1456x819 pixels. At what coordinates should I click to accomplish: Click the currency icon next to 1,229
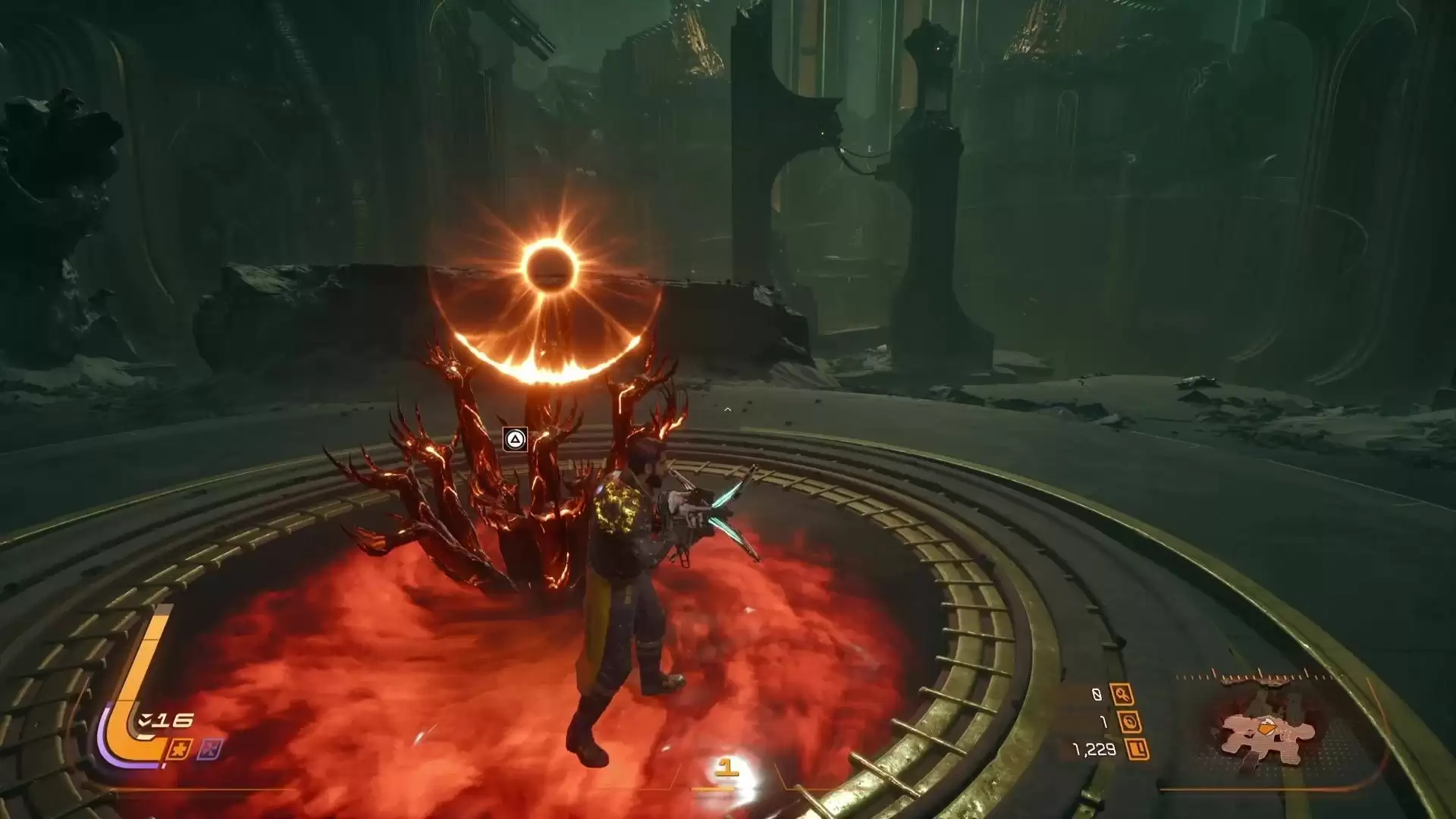1137,750
